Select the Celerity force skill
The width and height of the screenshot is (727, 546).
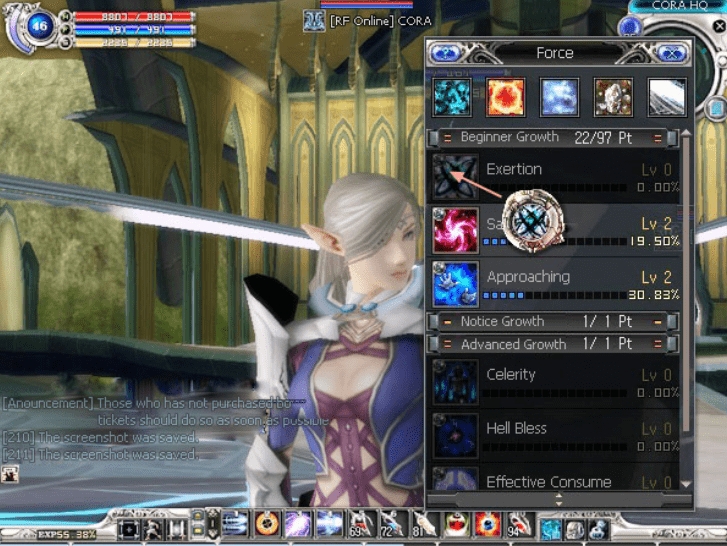pos(454,381)
